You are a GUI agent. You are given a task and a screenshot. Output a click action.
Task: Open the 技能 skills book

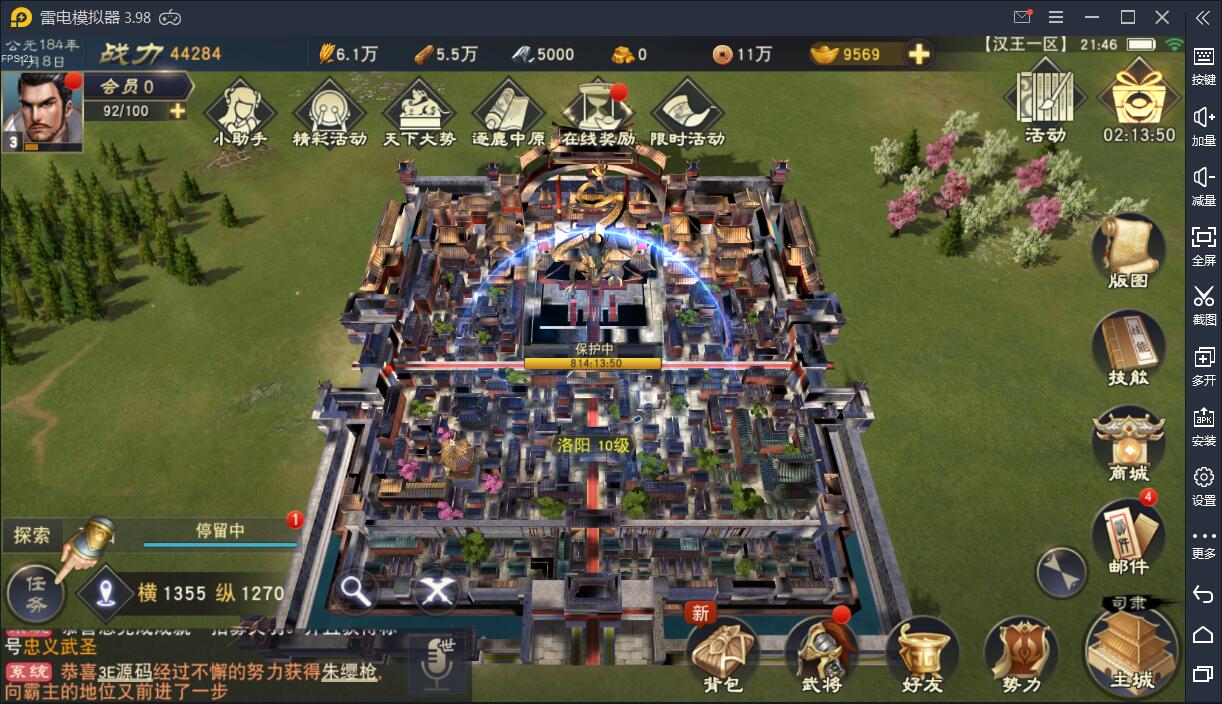[x=1128, y=348]
